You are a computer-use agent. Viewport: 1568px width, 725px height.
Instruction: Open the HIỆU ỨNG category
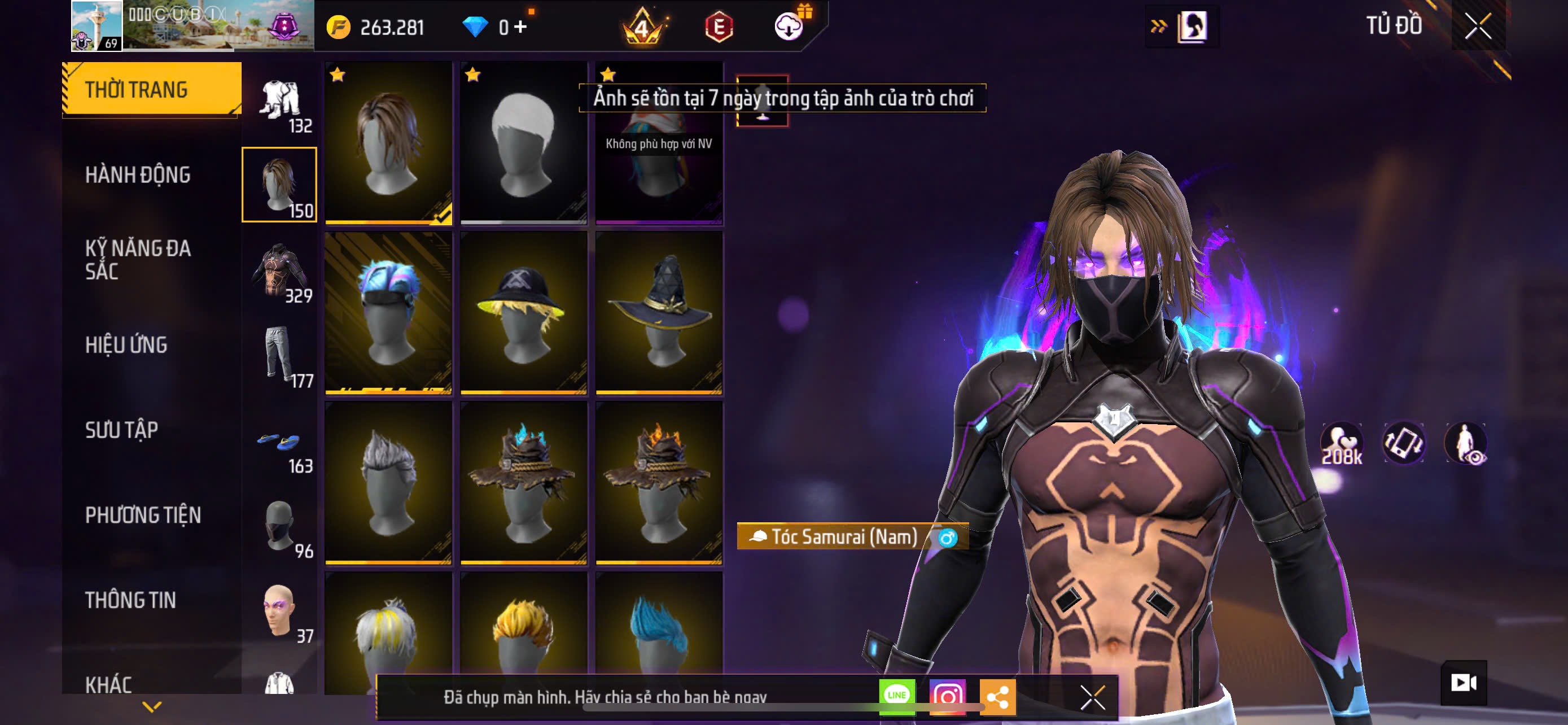tap(126, 345)
